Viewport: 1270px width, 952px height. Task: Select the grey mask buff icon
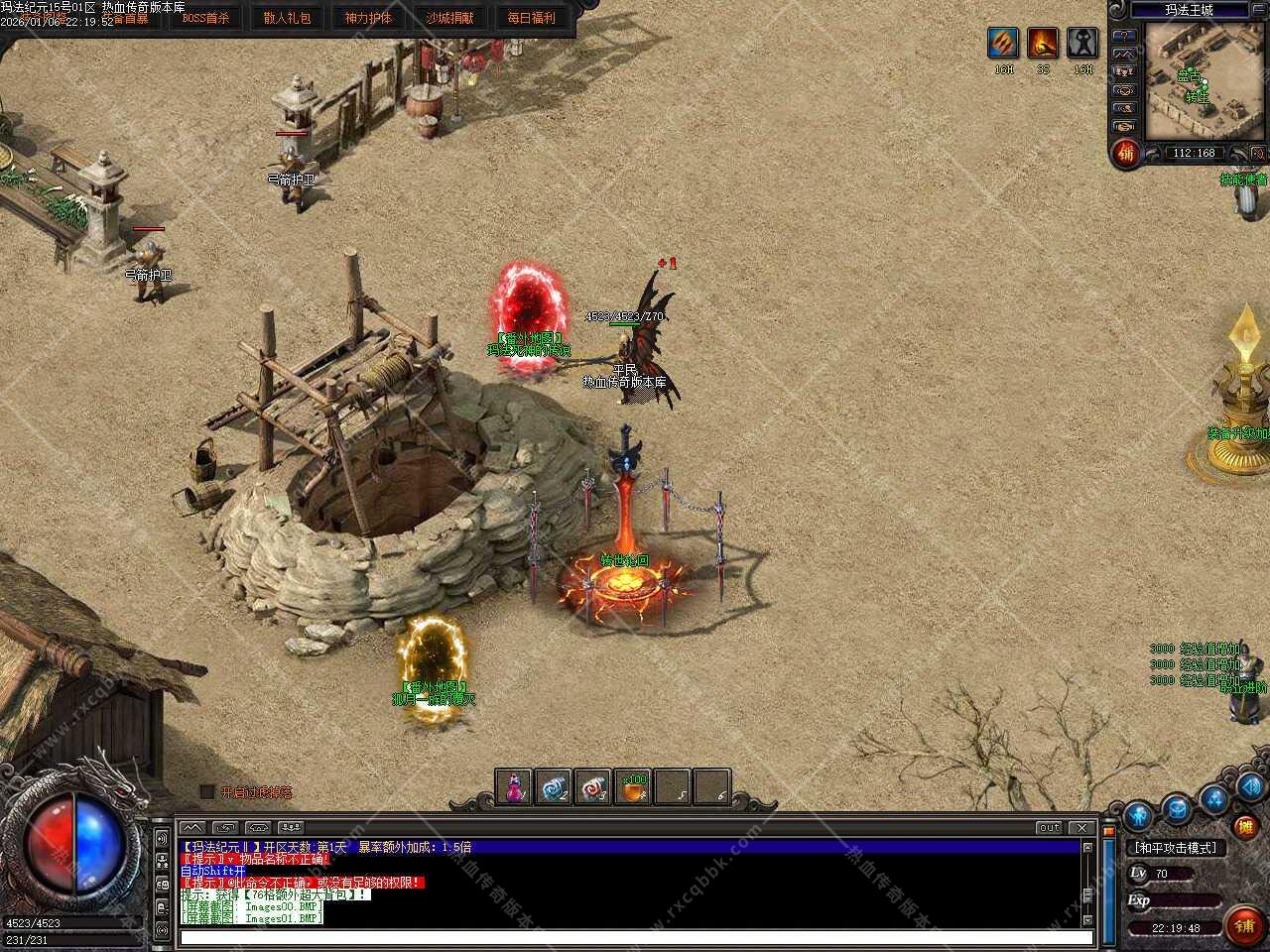point(1082,44)
